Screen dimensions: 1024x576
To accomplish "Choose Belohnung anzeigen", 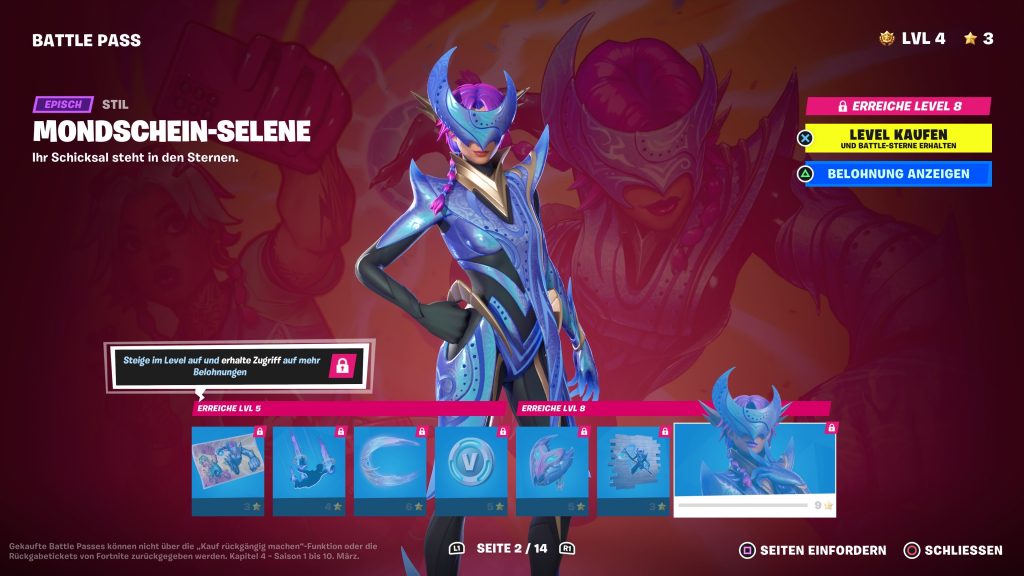I will pyautogui.click(x=898, y=174).
